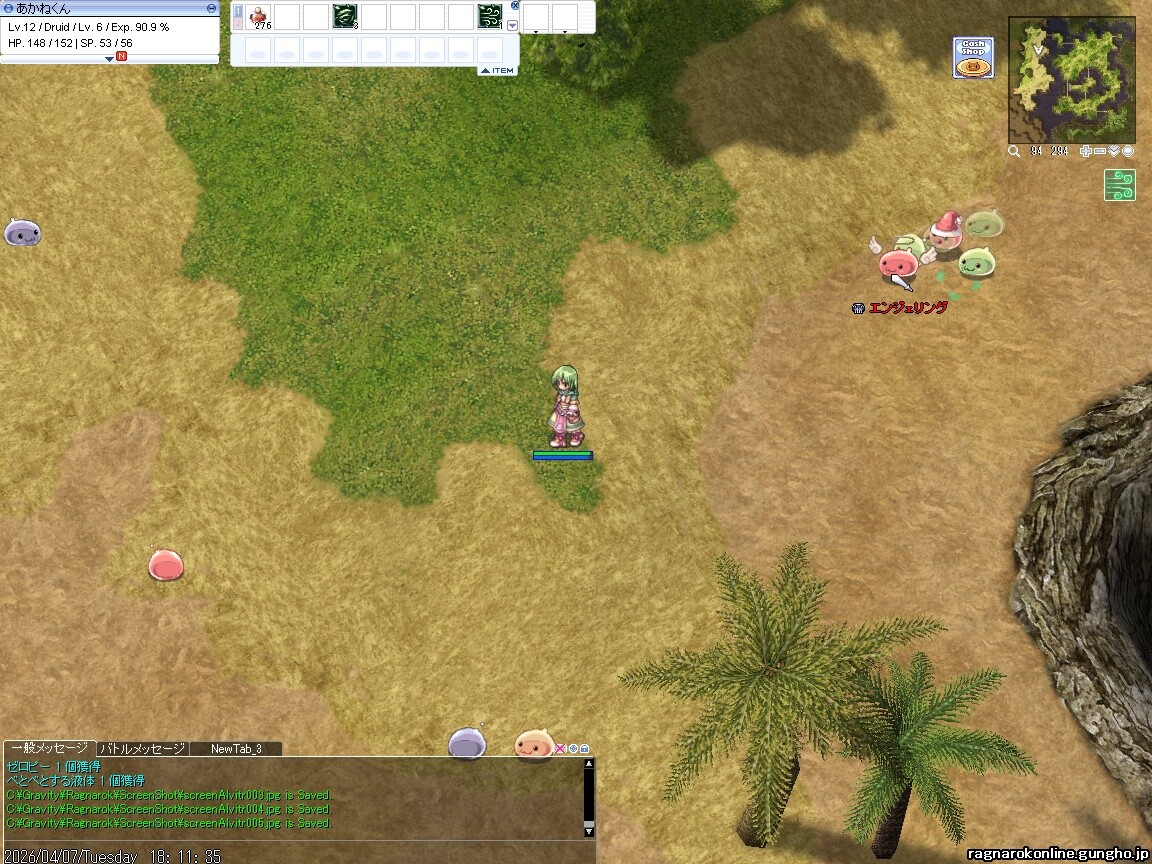Click the green wind swirl status icon

1119,185
